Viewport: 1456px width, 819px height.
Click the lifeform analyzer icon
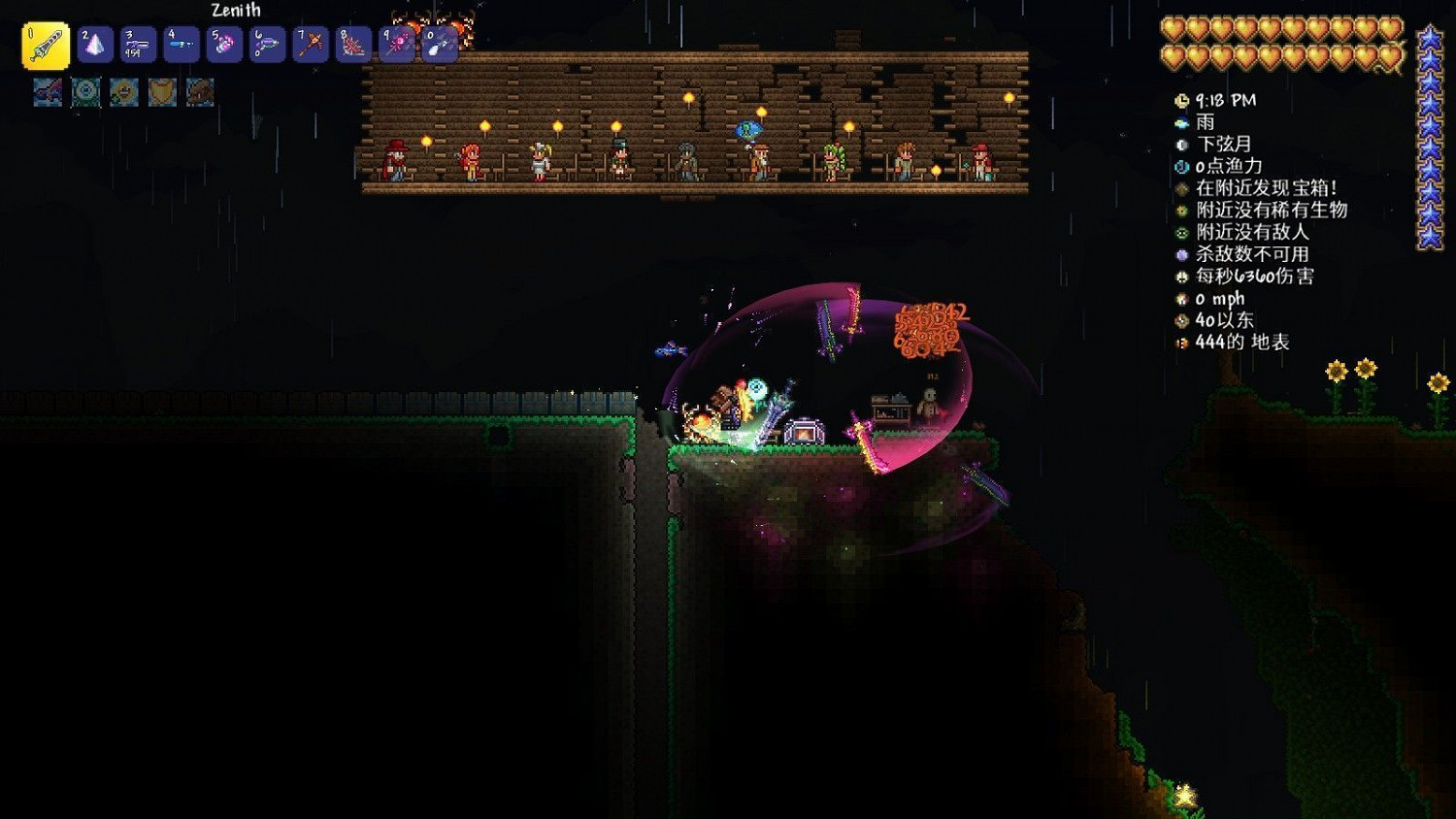pos(1180,212)
